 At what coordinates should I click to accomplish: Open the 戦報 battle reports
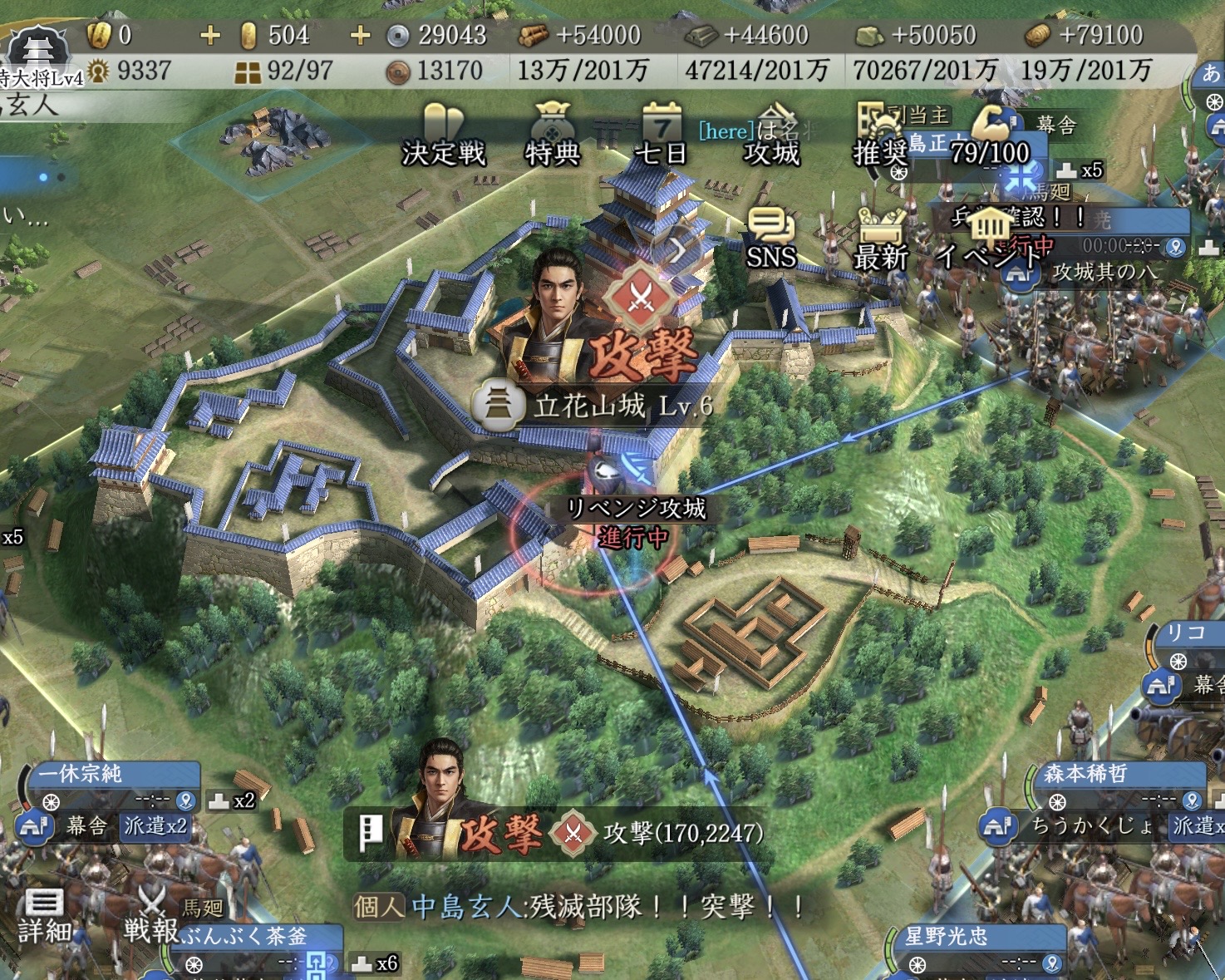coord(151,914)
